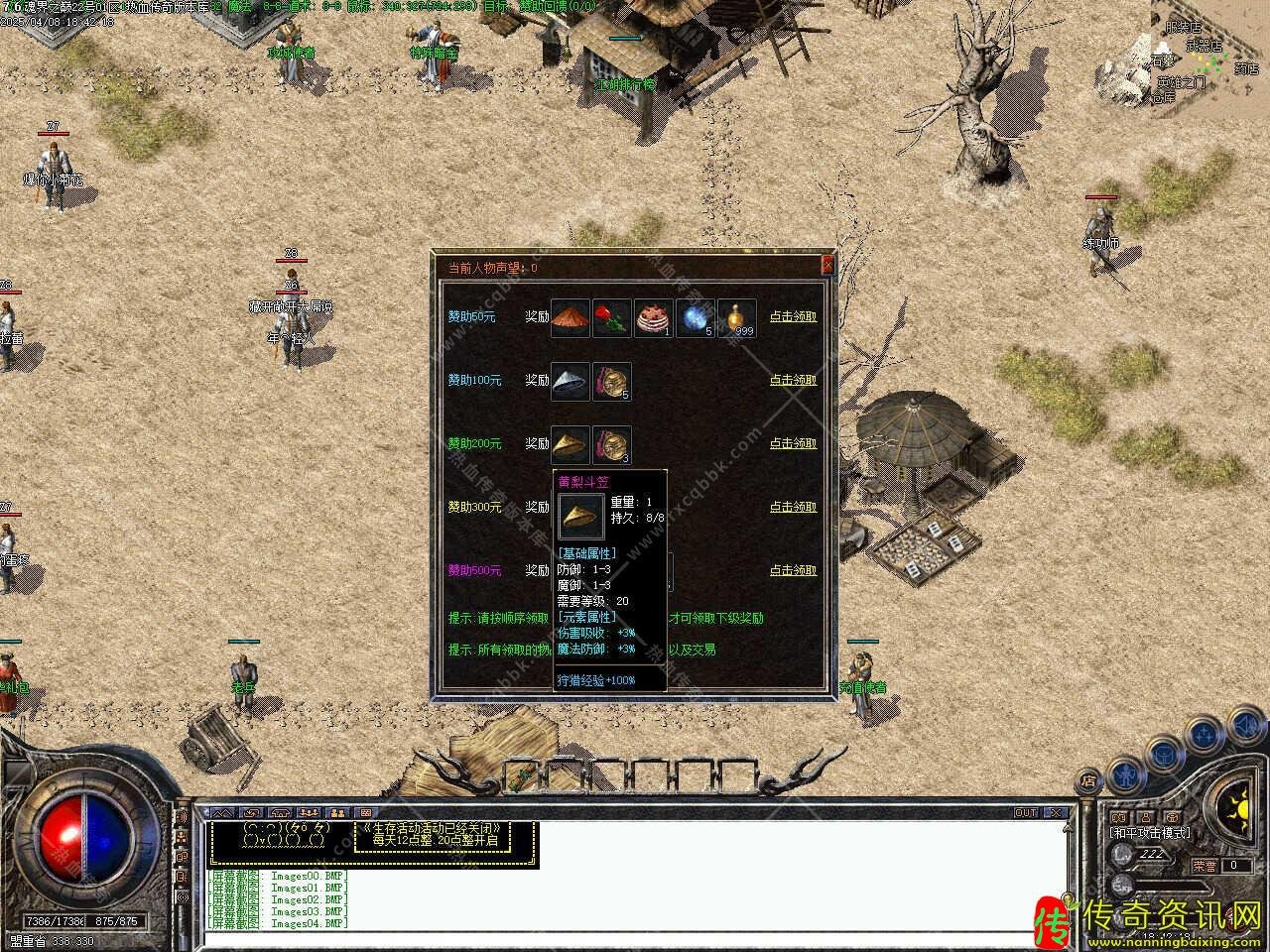Select the golden potion bottle reward
The width and height of the screenshot is (1270, 952).
(737, 317)
